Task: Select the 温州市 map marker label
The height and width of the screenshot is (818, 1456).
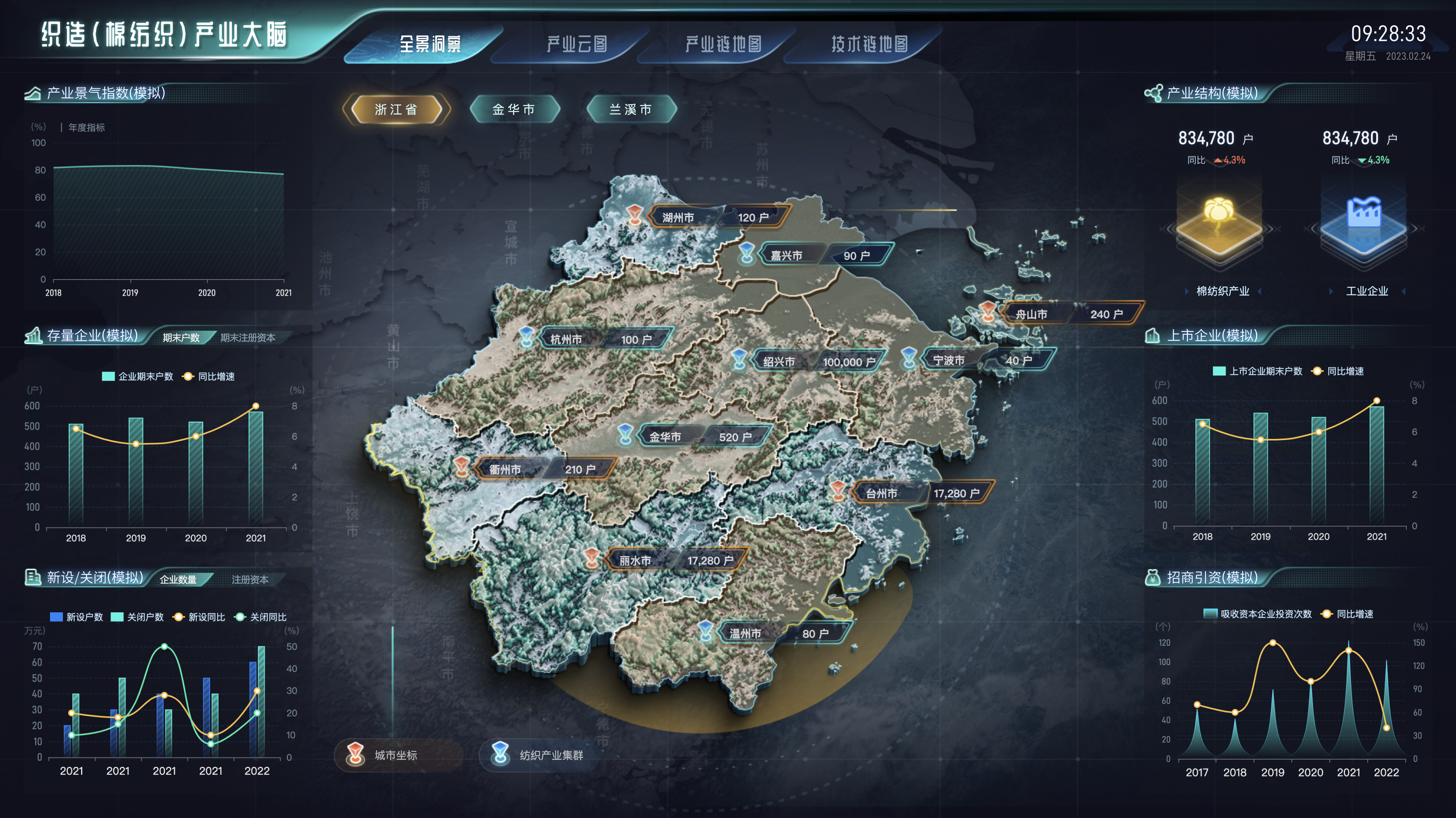Action: tap(745, 634)
